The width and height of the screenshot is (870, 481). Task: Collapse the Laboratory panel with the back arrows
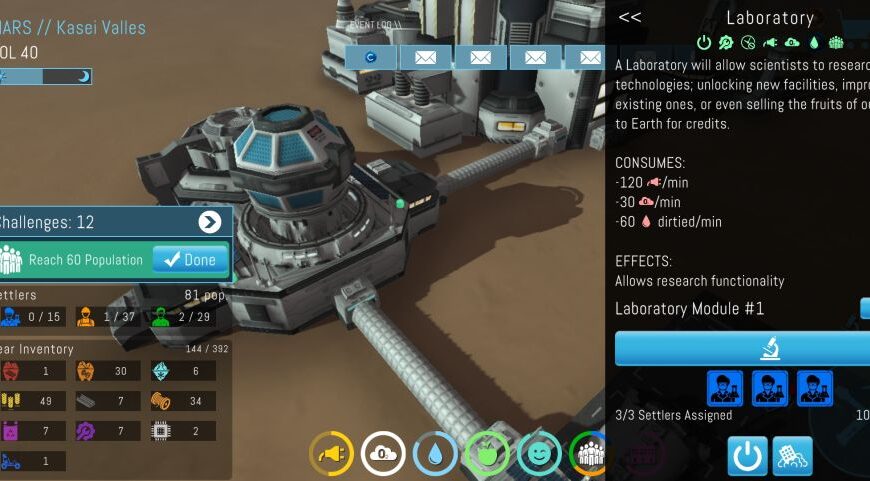tap(629, 17)
